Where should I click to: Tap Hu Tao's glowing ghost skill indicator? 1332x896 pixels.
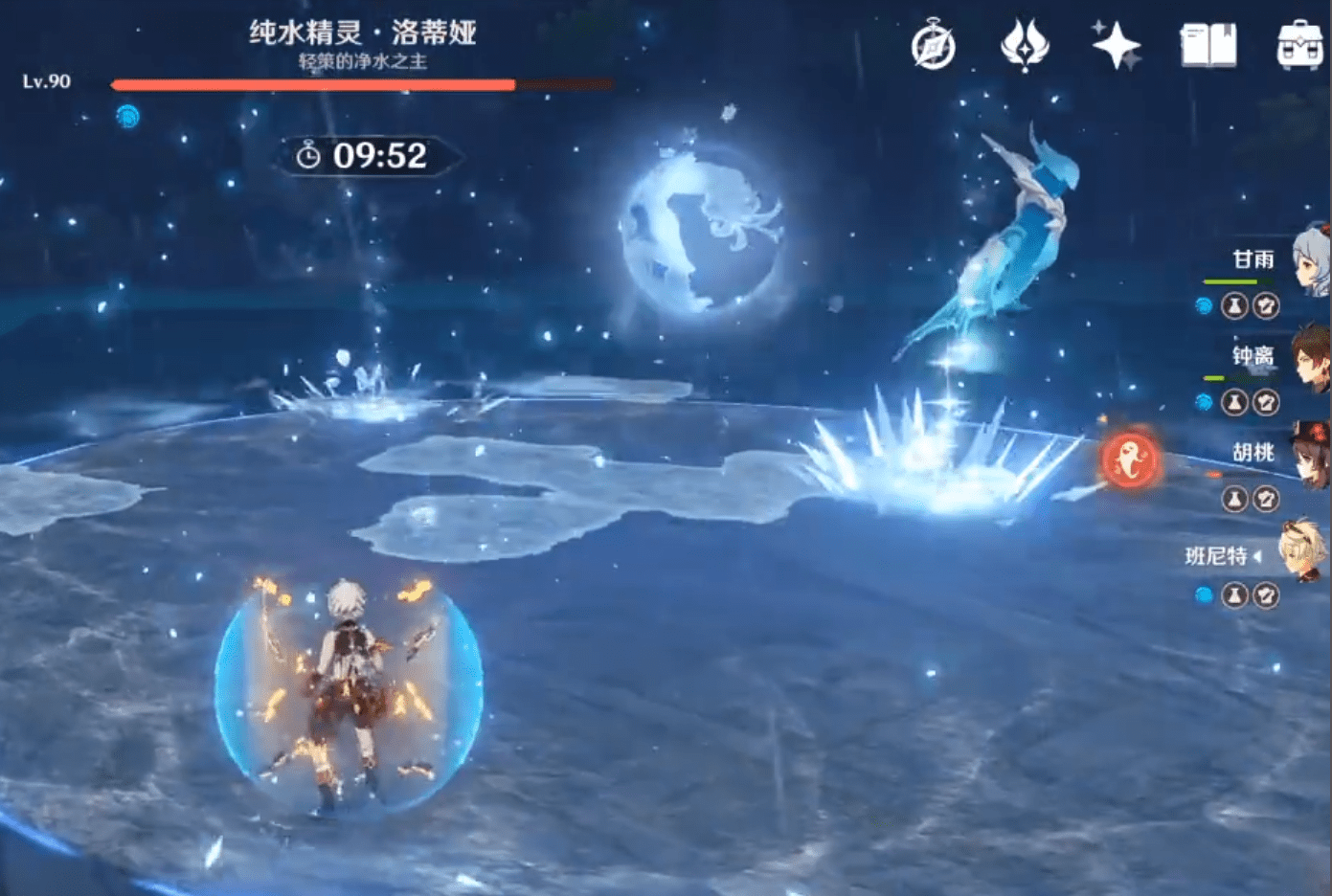pyautogui.click(x=1130, y=458)
